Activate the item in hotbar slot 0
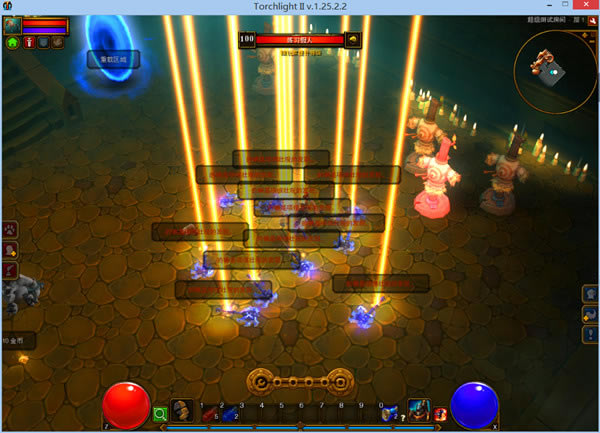The image size is (600, 433). coord(389,412)
